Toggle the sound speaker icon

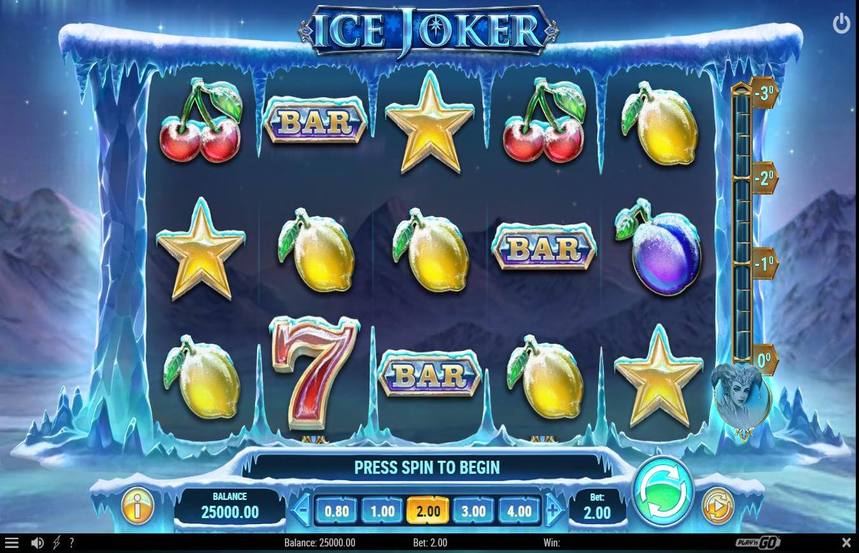click(37, 543)
